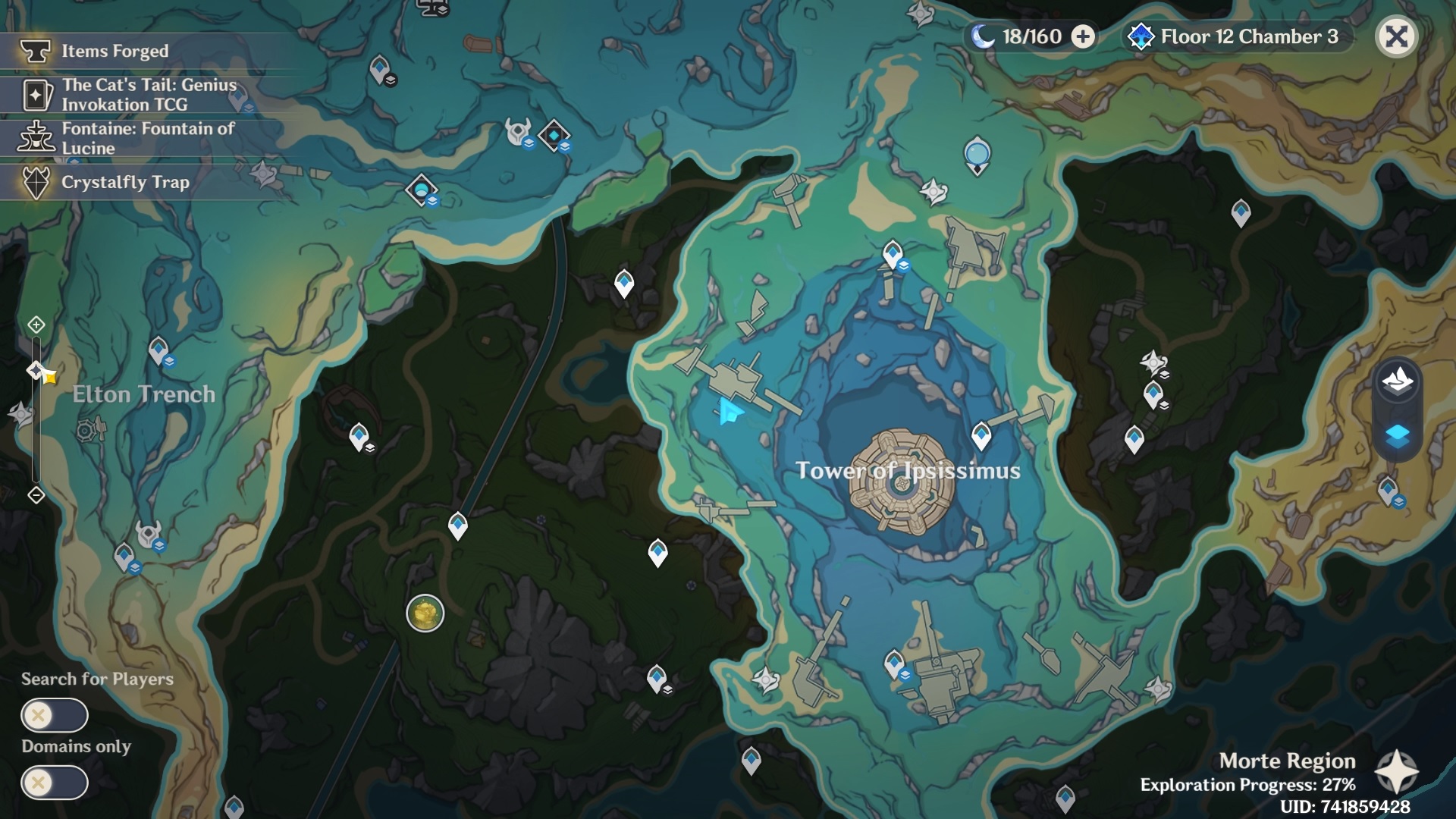Disable the Search for Players toggle
The height and width of the screenshot is (819, 1456).
pyautogui.click(x=56, y=714)
